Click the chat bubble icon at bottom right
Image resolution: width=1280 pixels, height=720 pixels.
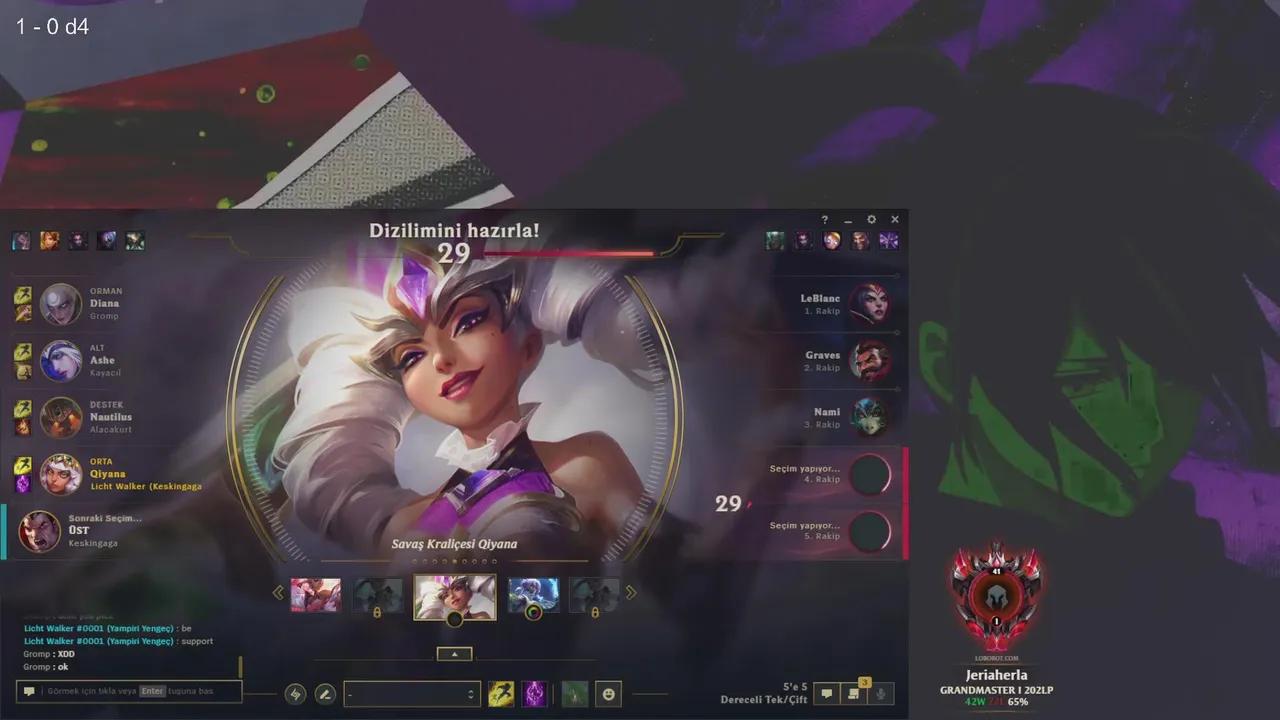[826, 693]
